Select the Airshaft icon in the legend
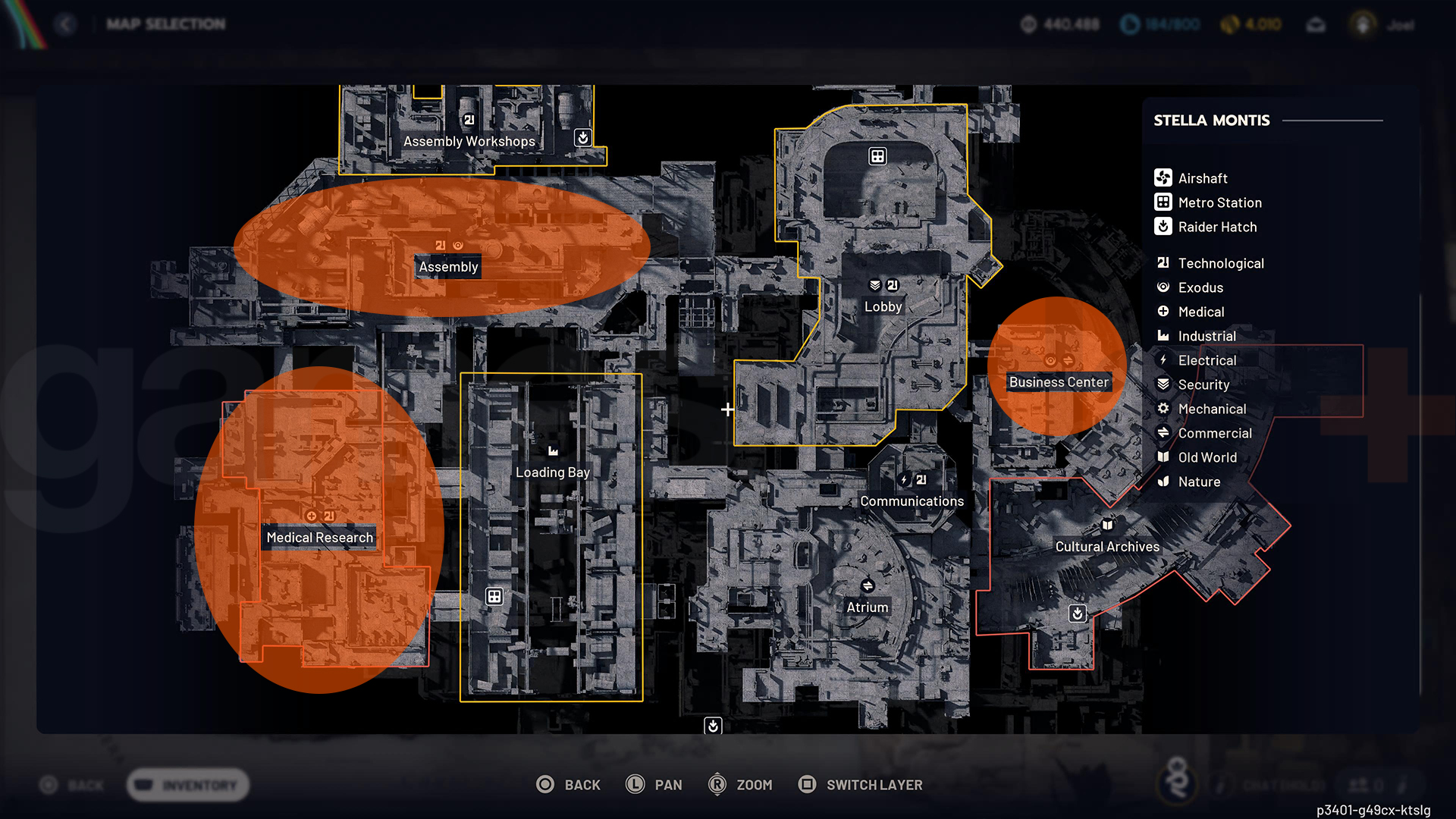The height and width of the screenshot is (819, 1456). point(1162,177)
